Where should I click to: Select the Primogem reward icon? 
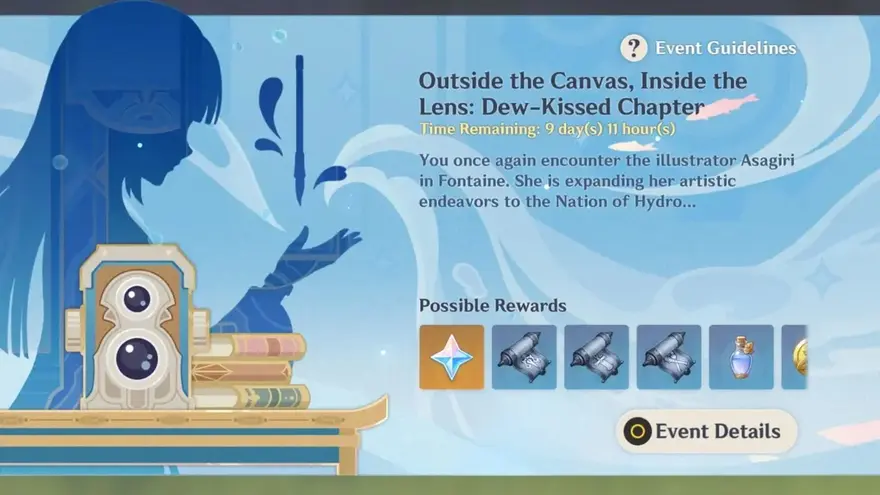[451, 357]
